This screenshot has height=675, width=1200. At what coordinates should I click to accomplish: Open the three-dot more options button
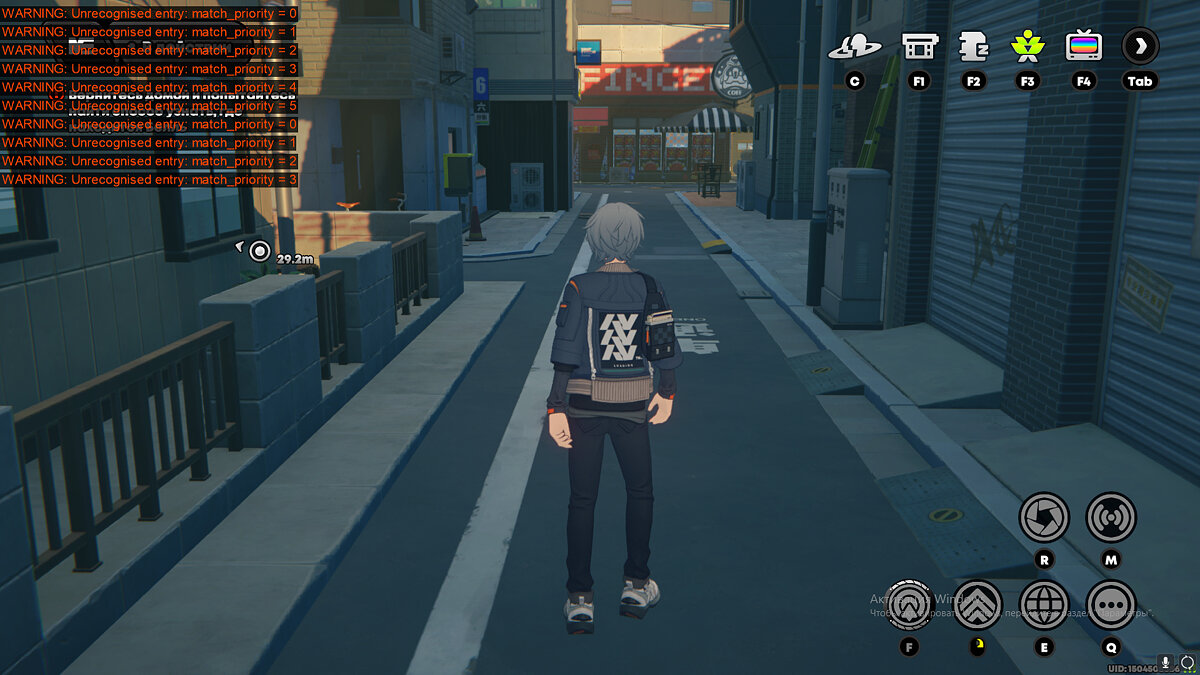coord(1110,605)
